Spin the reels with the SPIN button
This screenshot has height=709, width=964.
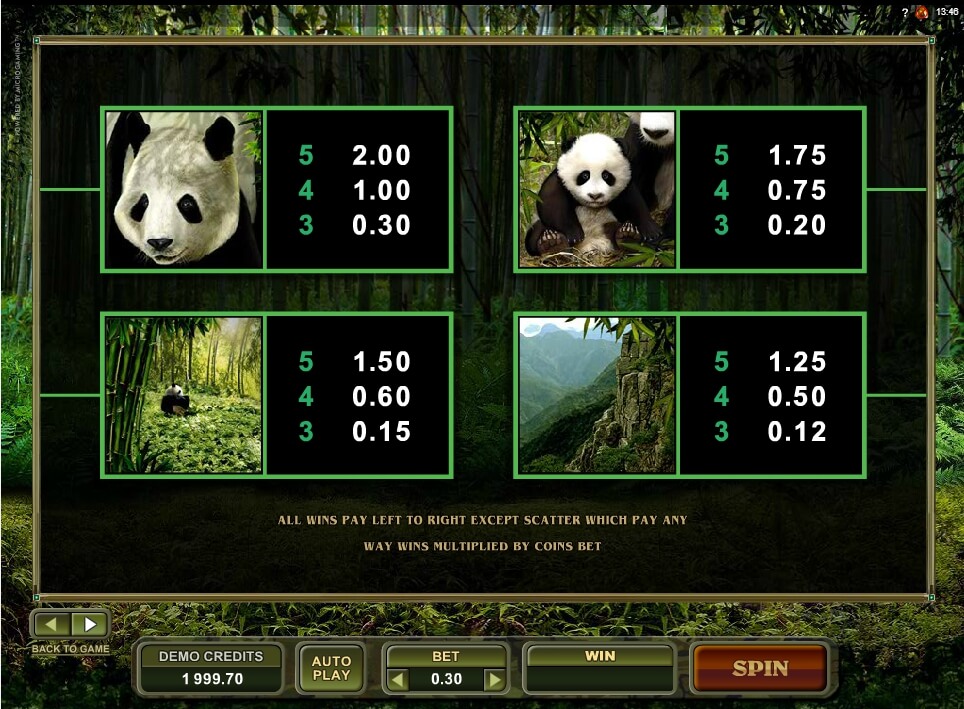(760, 668)
